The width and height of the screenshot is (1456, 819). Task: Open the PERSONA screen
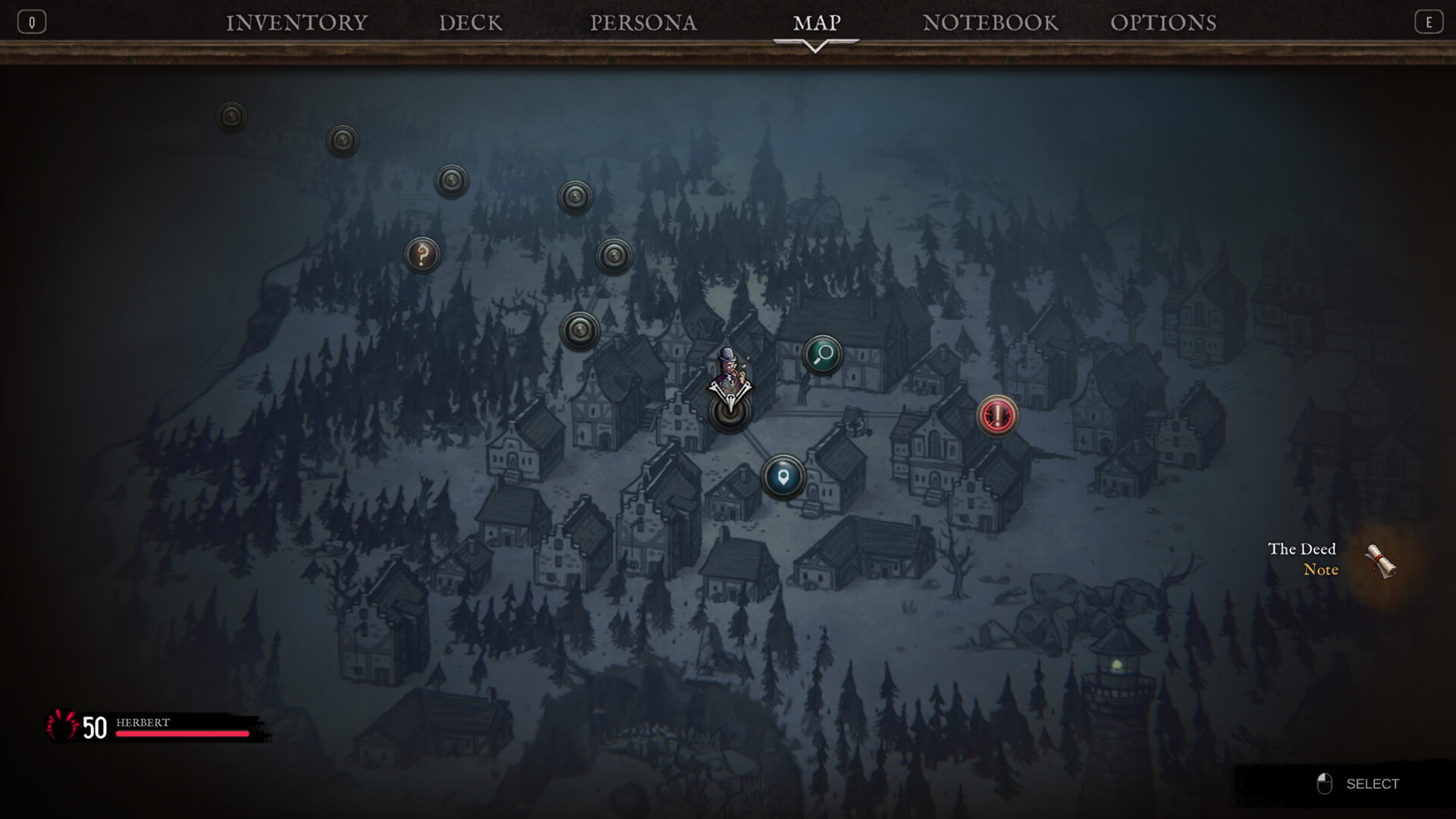point(644,22)
